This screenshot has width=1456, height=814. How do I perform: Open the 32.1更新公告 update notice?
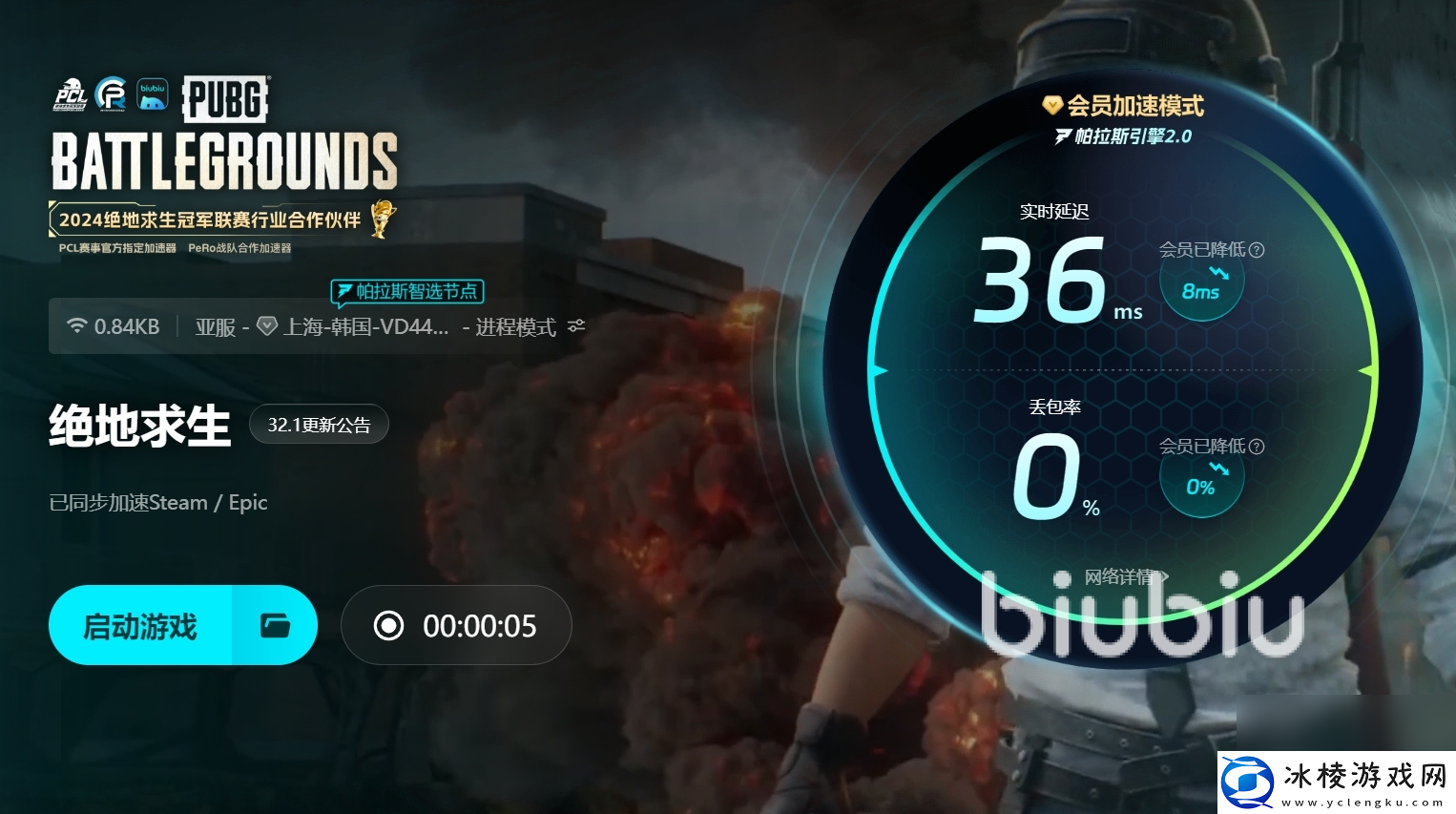coord(319,424)
